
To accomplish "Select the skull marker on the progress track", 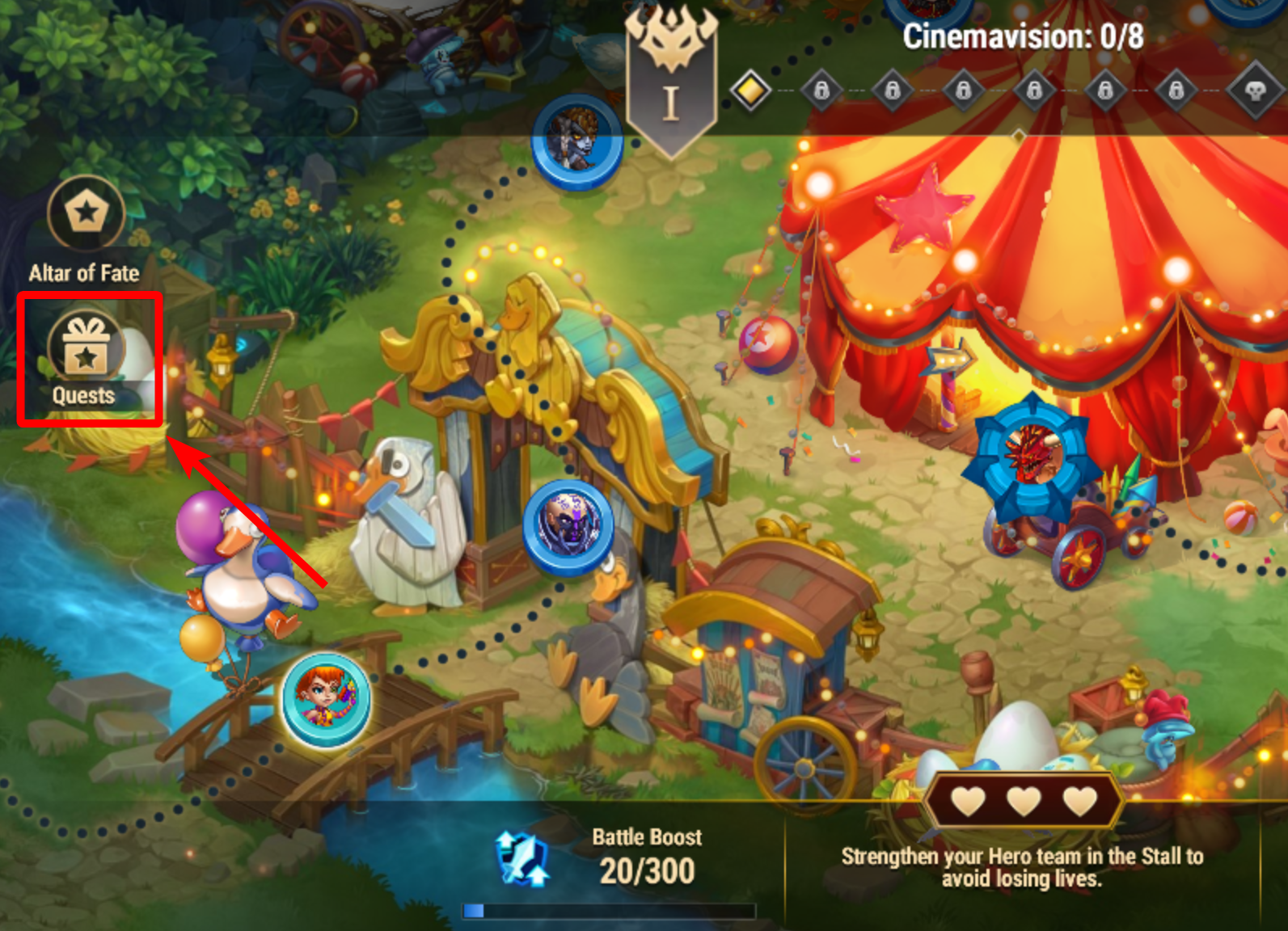I will tap(1254, 90).
